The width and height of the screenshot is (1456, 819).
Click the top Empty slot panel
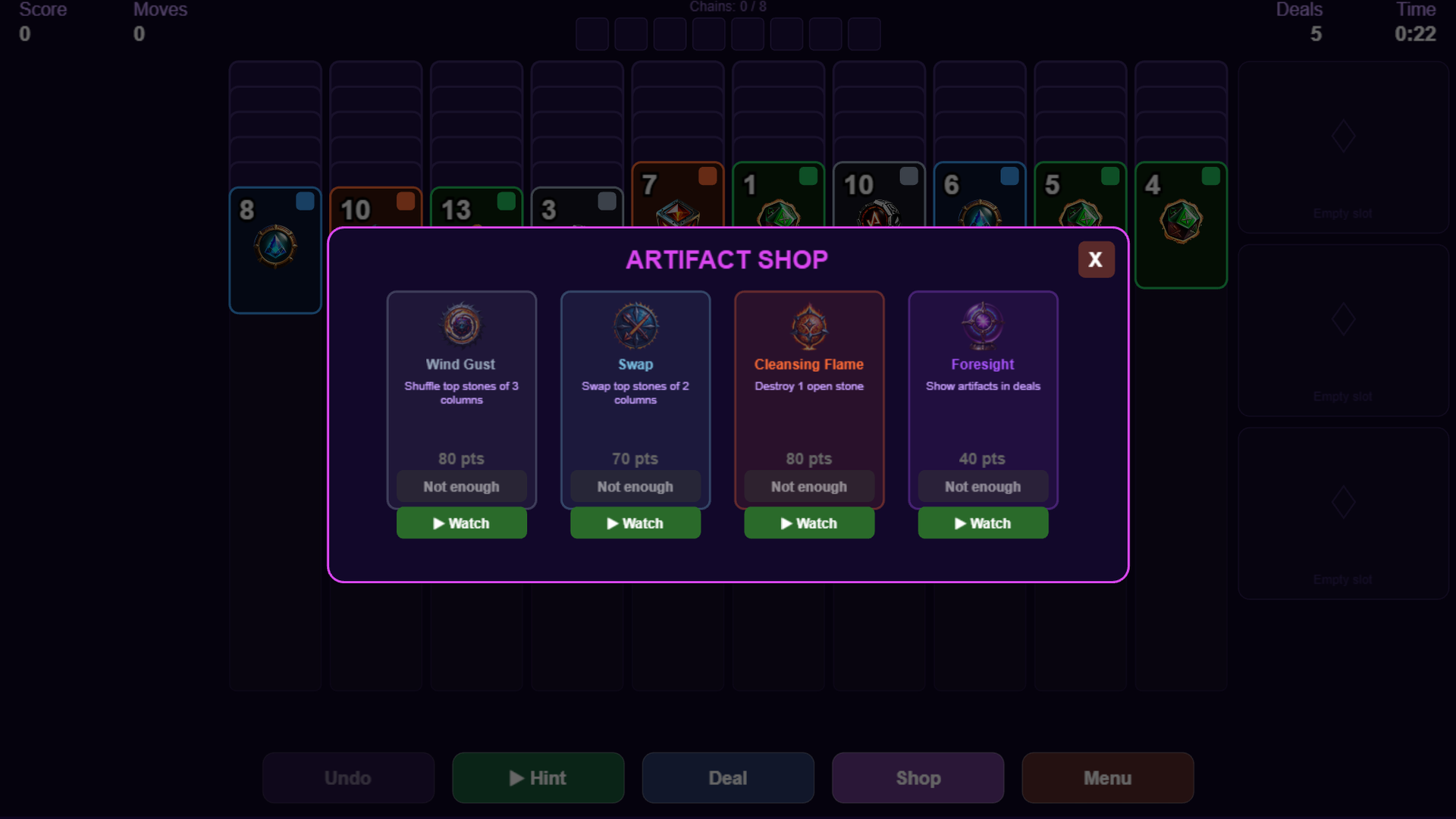pyautogui.click(x=1342, y=148)
